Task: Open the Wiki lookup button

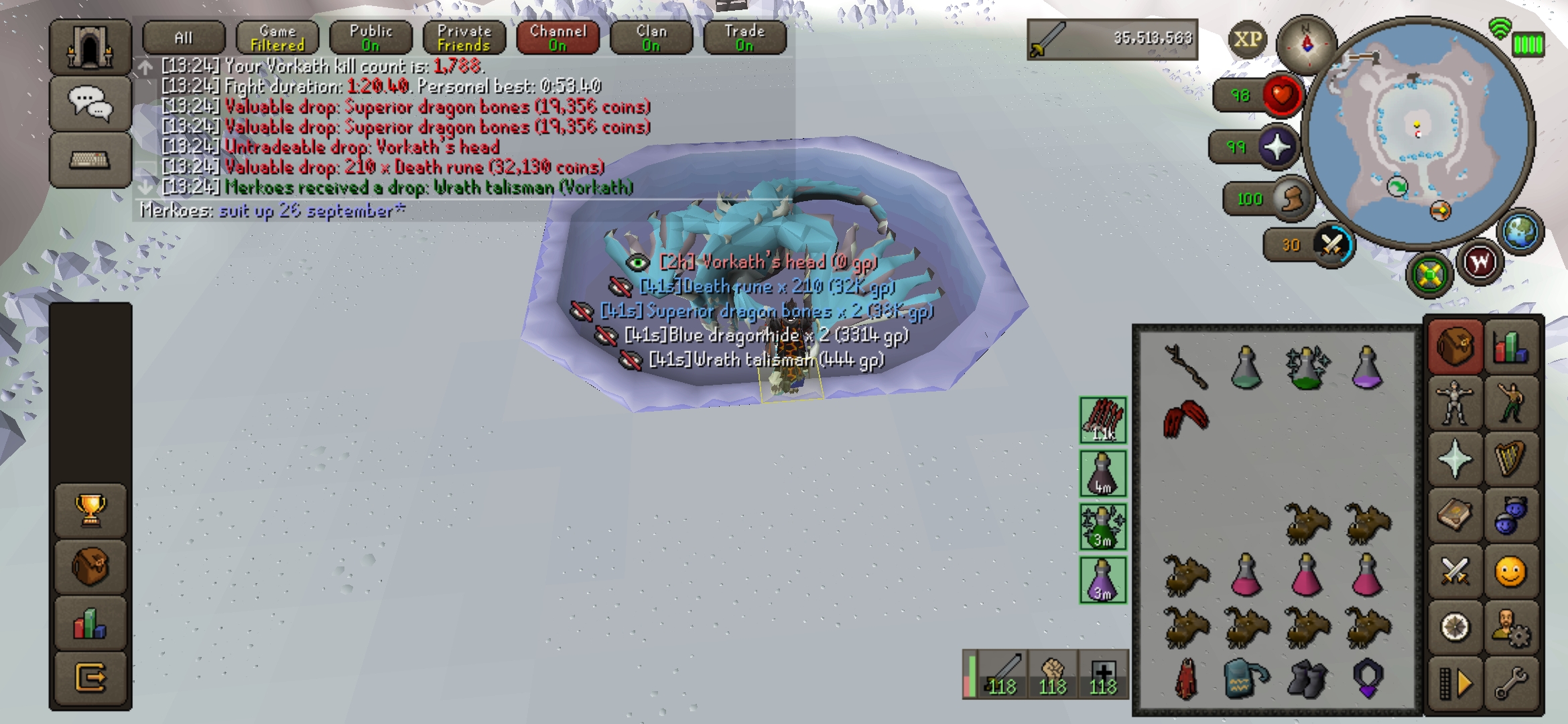Action: pos(1480,262)
